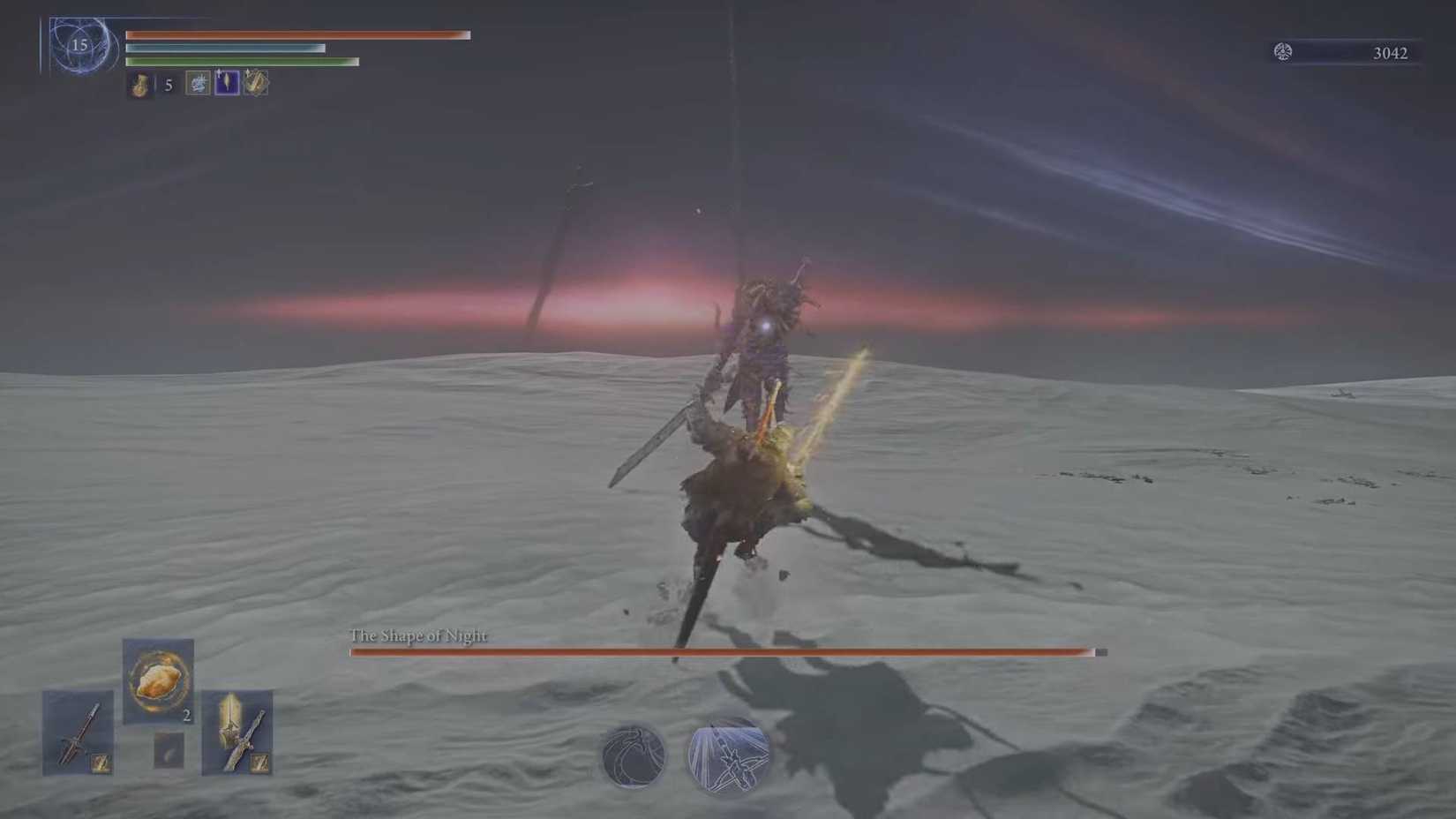
Task: Click the rune currency emblem near 3042
Action: pyautogui.click(x=1286, y=52)
